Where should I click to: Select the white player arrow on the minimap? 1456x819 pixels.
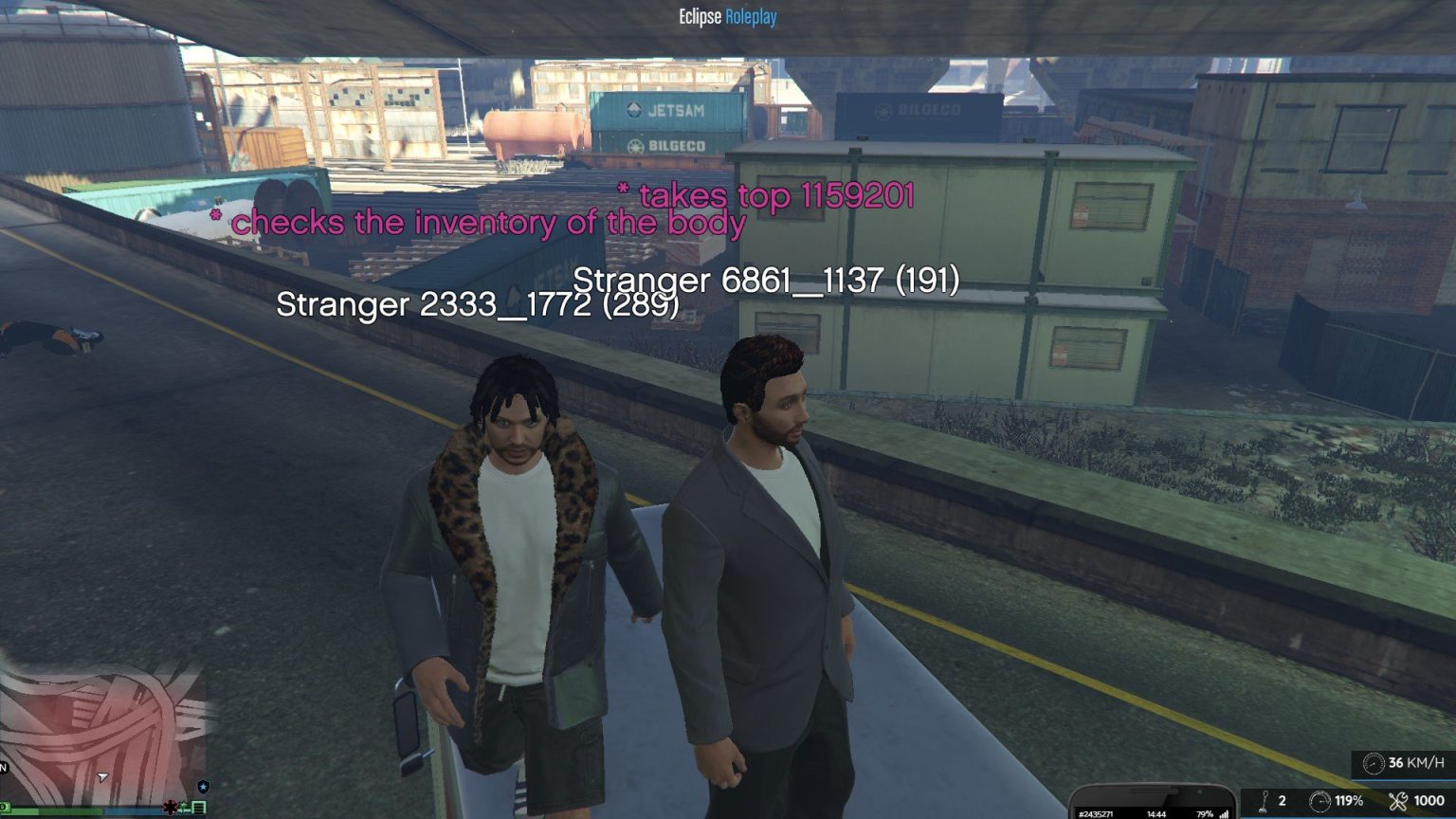[102, 777]
